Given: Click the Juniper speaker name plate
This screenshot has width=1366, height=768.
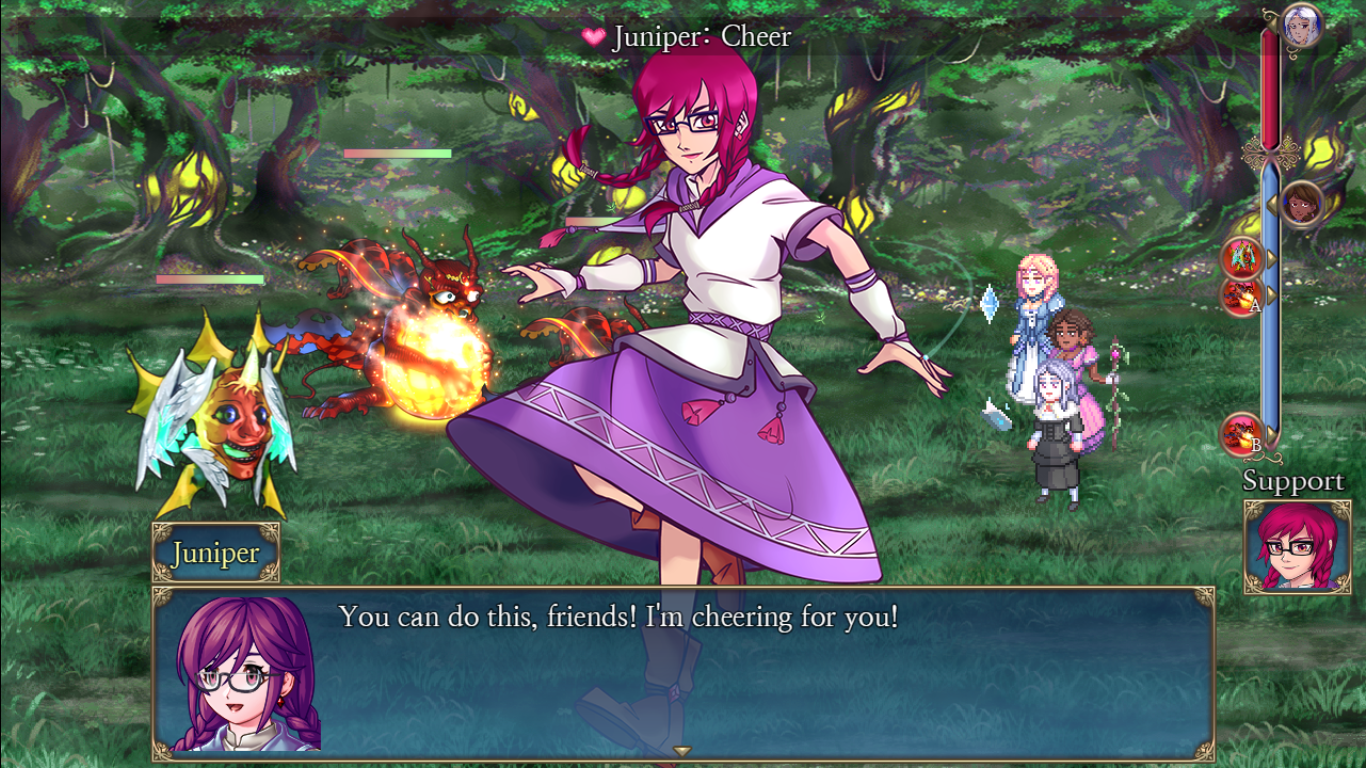Looking at the screenshot, I should (215, 553).
